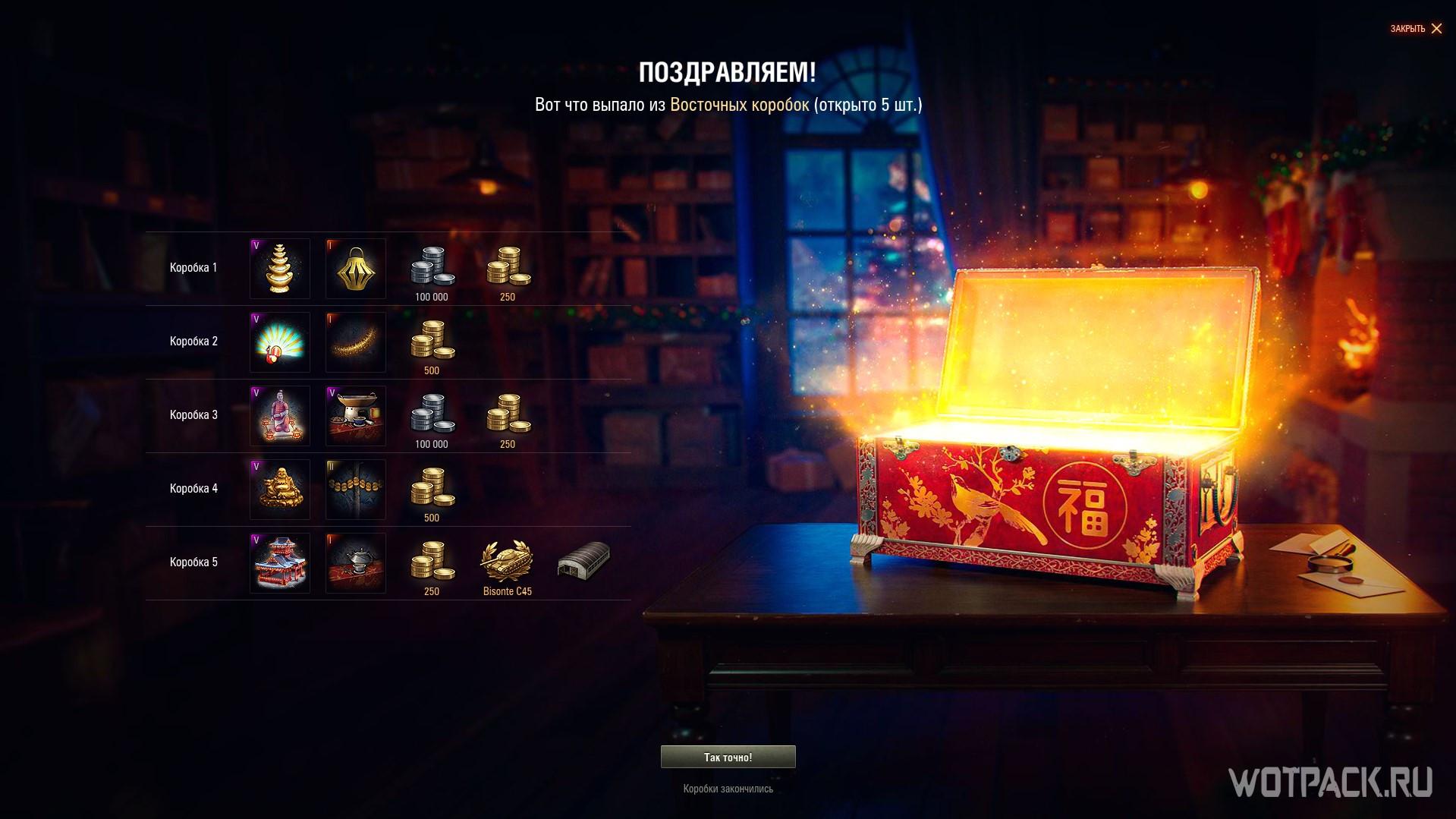Select the golden fountain decoration in box 1
1456x819 pixels.
coord(280,269)
